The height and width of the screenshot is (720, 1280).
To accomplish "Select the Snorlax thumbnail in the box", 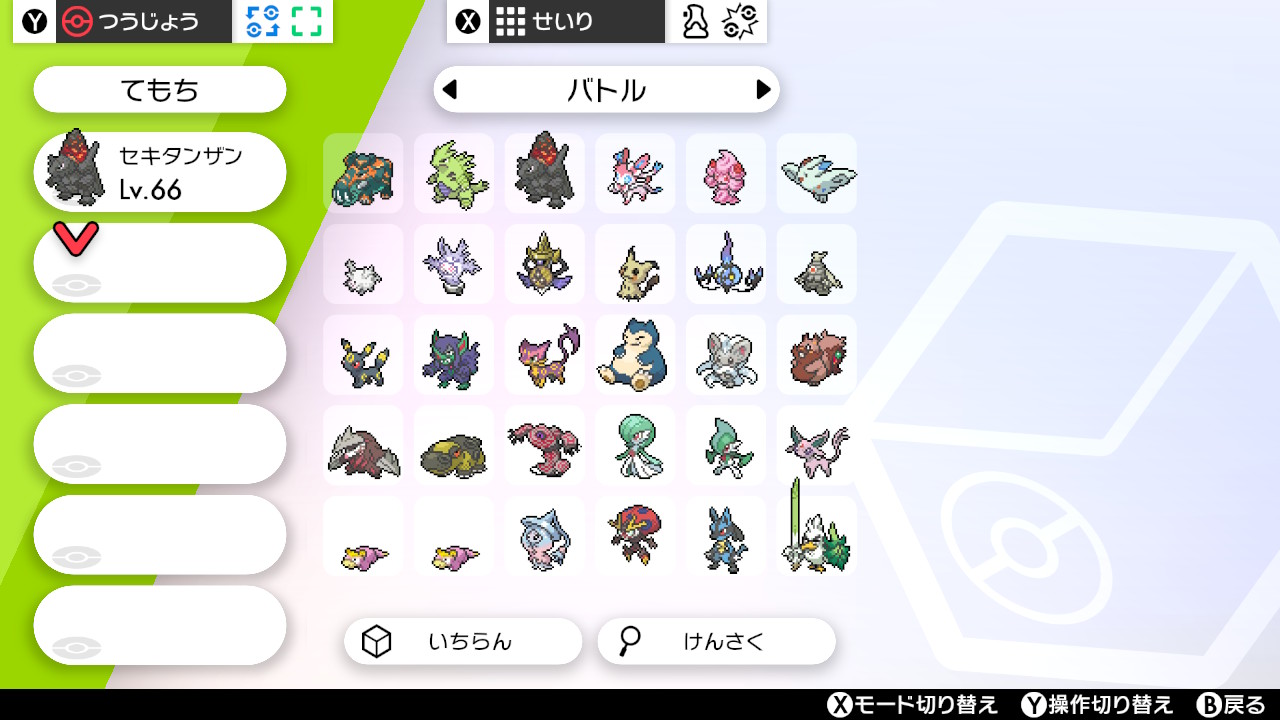I will (635, 354).
